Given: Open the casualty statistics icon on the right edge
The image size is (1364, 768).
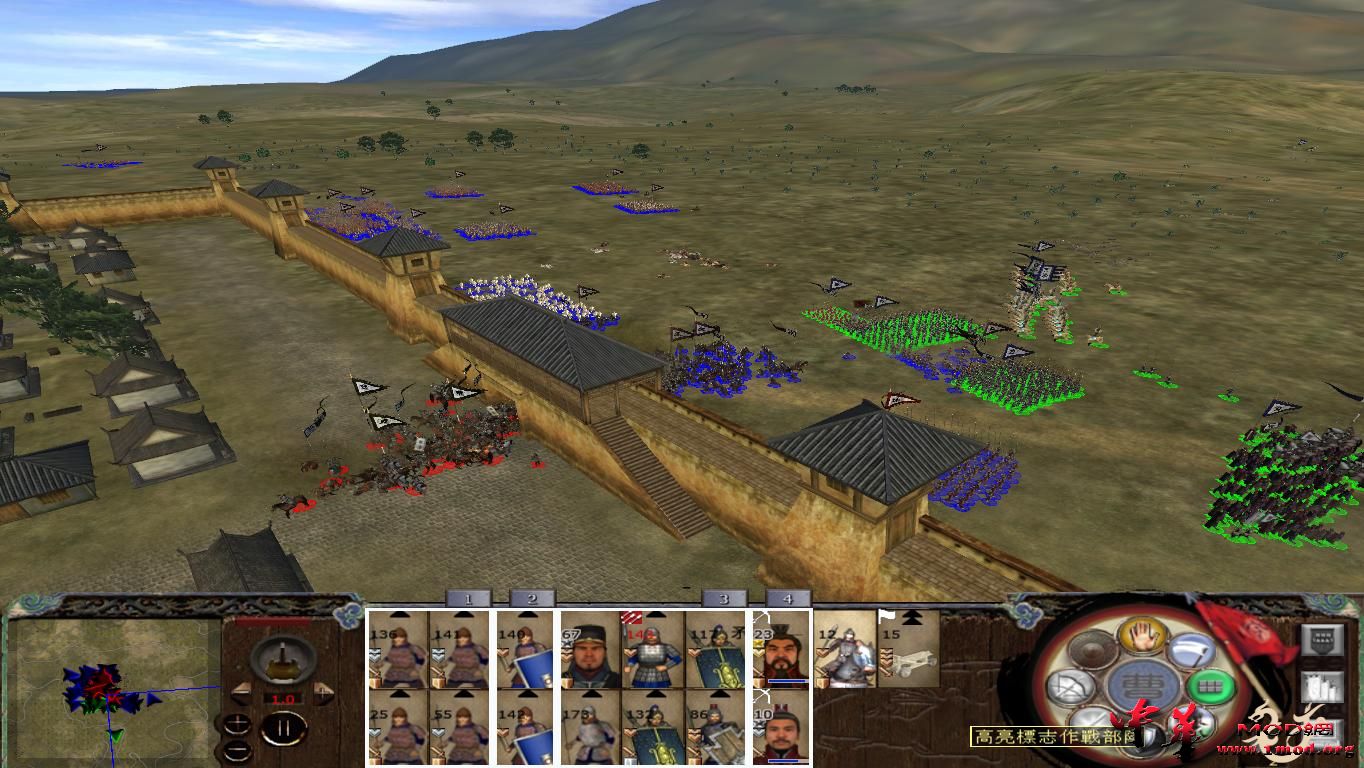Looking at the screenshot, I should pyautogui.click(x=1323, y=688).
